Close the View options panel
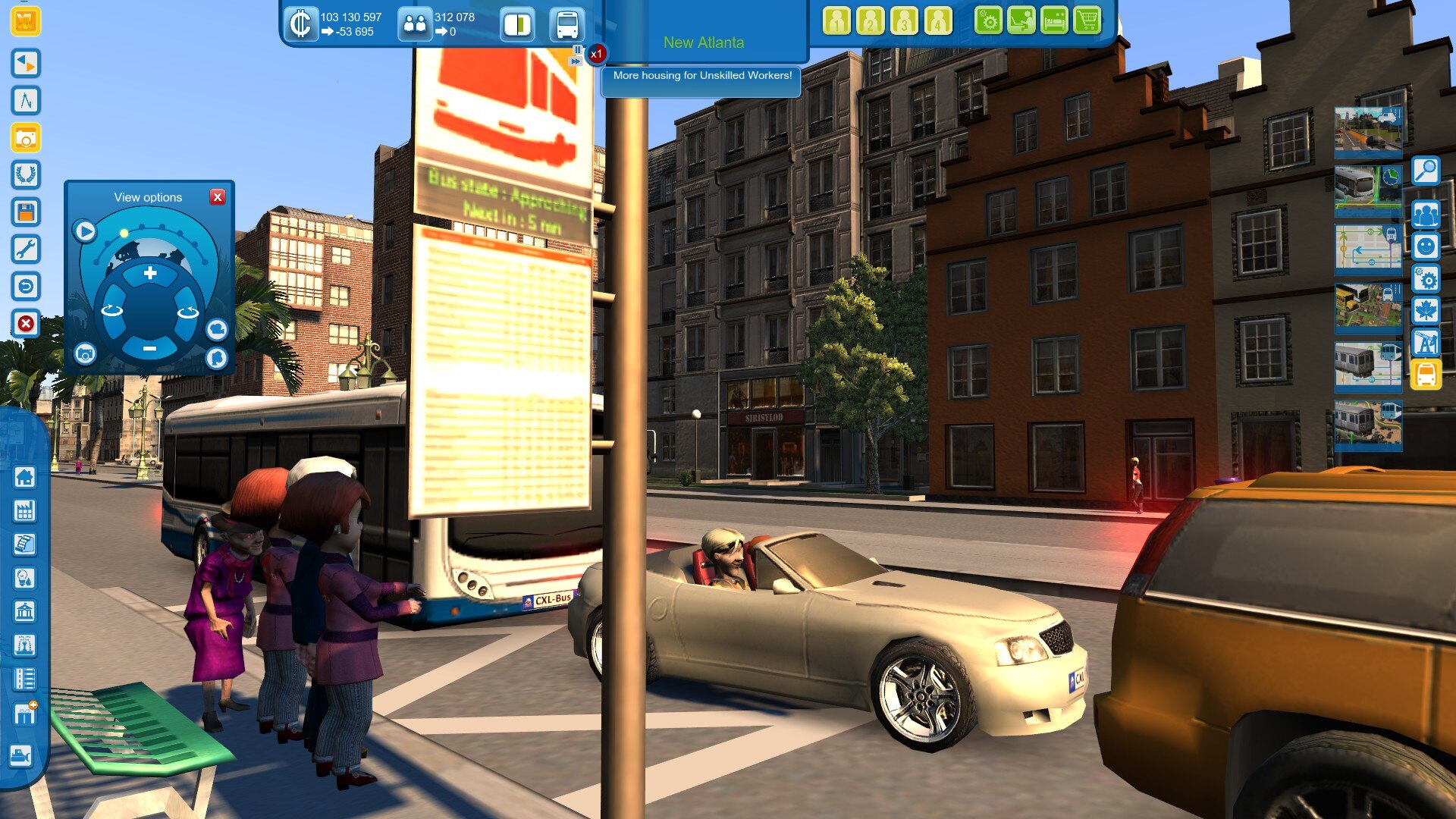This screenshot has height=819, width=1456. 218,197
